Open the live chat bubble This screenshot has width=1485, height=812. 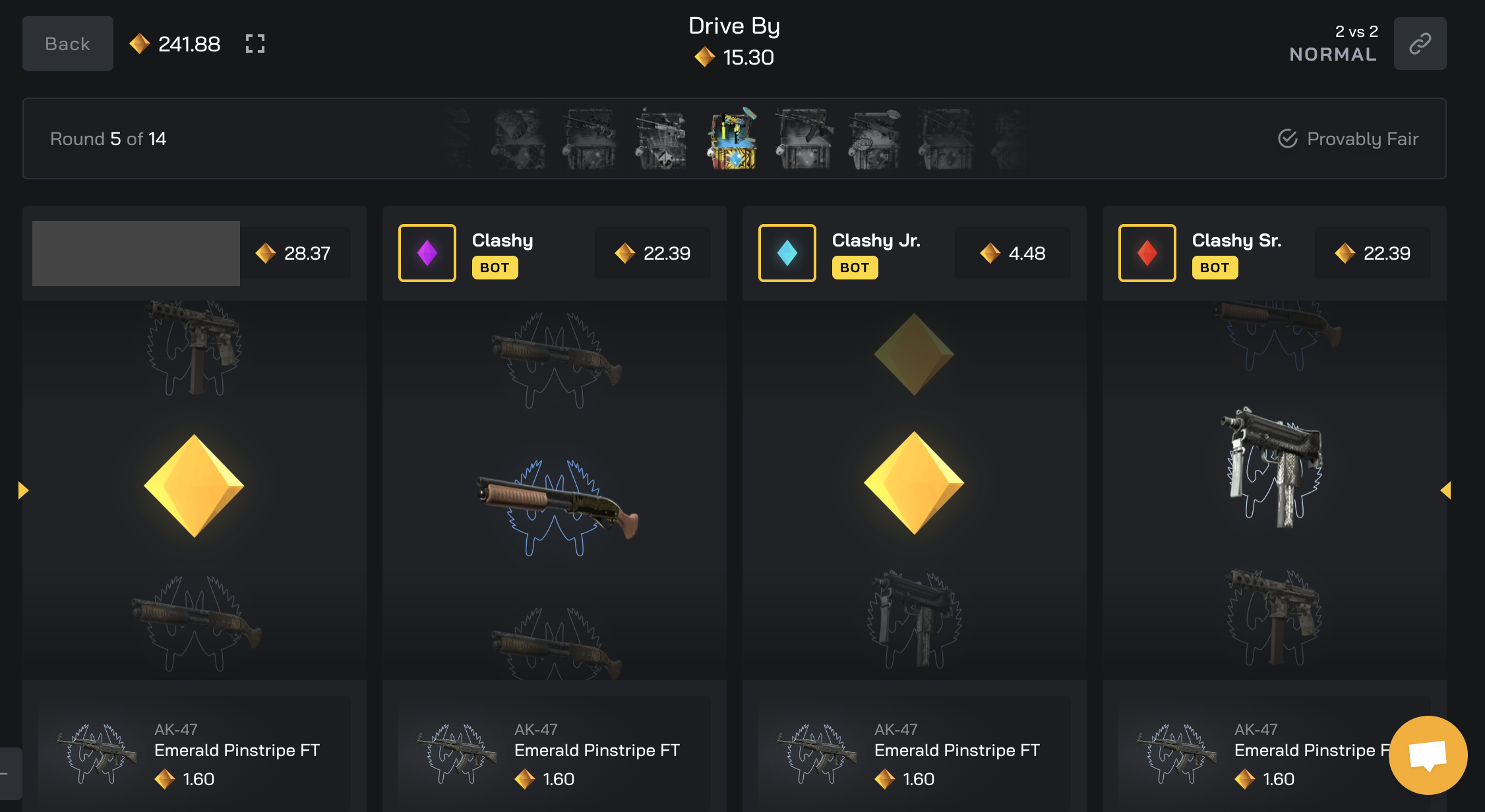(x=1428, y=755)
